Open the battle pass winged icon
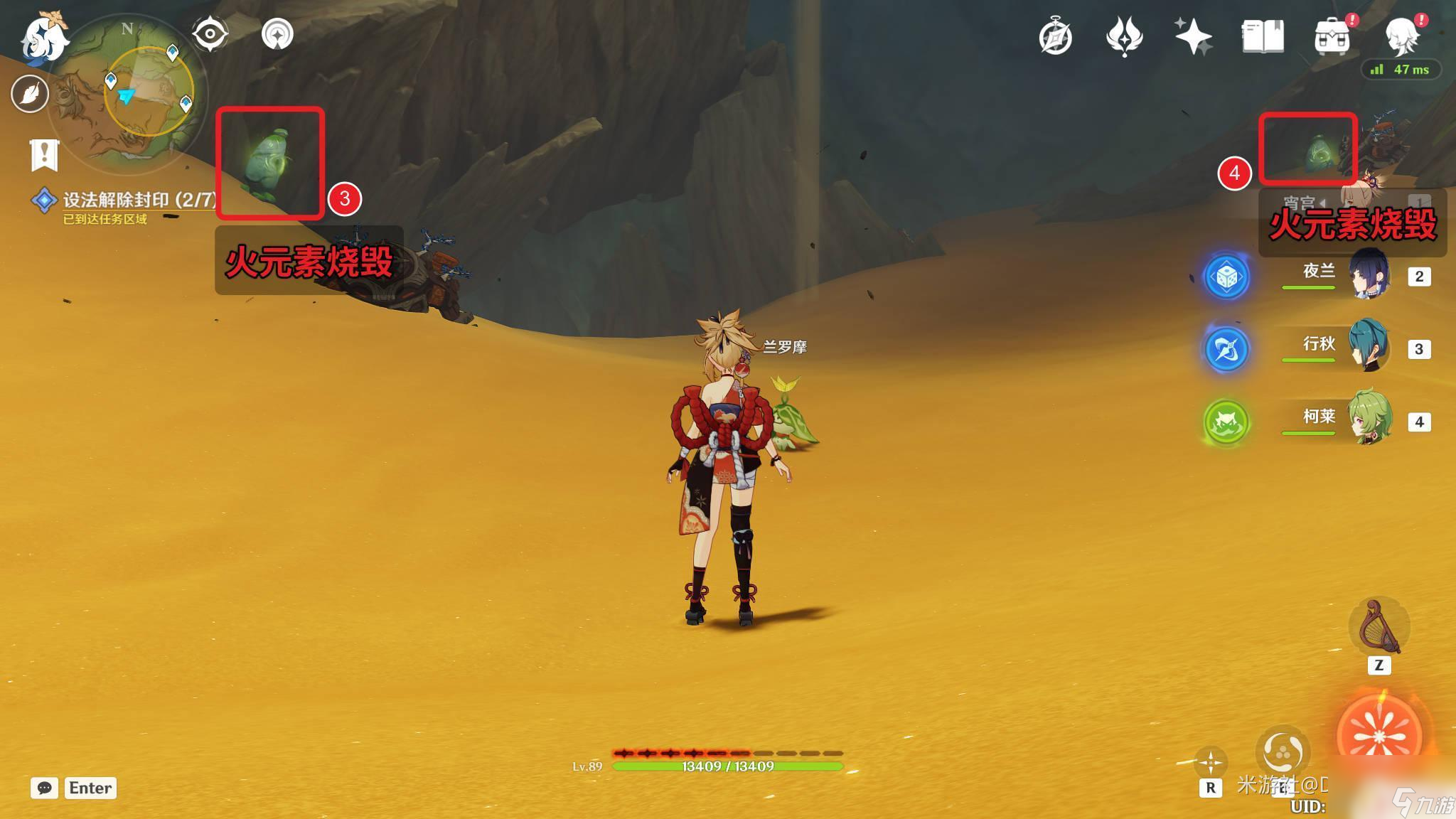The image size is (1456, 819). (x=1124, y=36)
